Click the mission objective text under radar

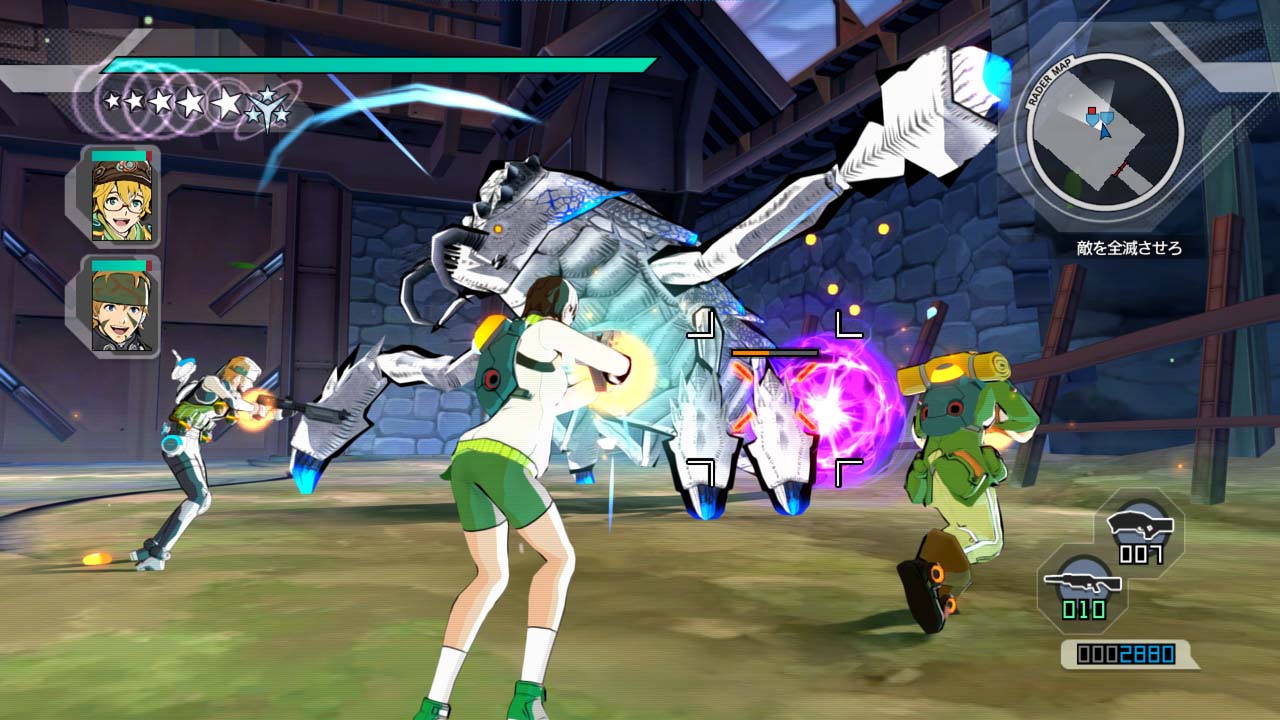[x=1129, y=248]
